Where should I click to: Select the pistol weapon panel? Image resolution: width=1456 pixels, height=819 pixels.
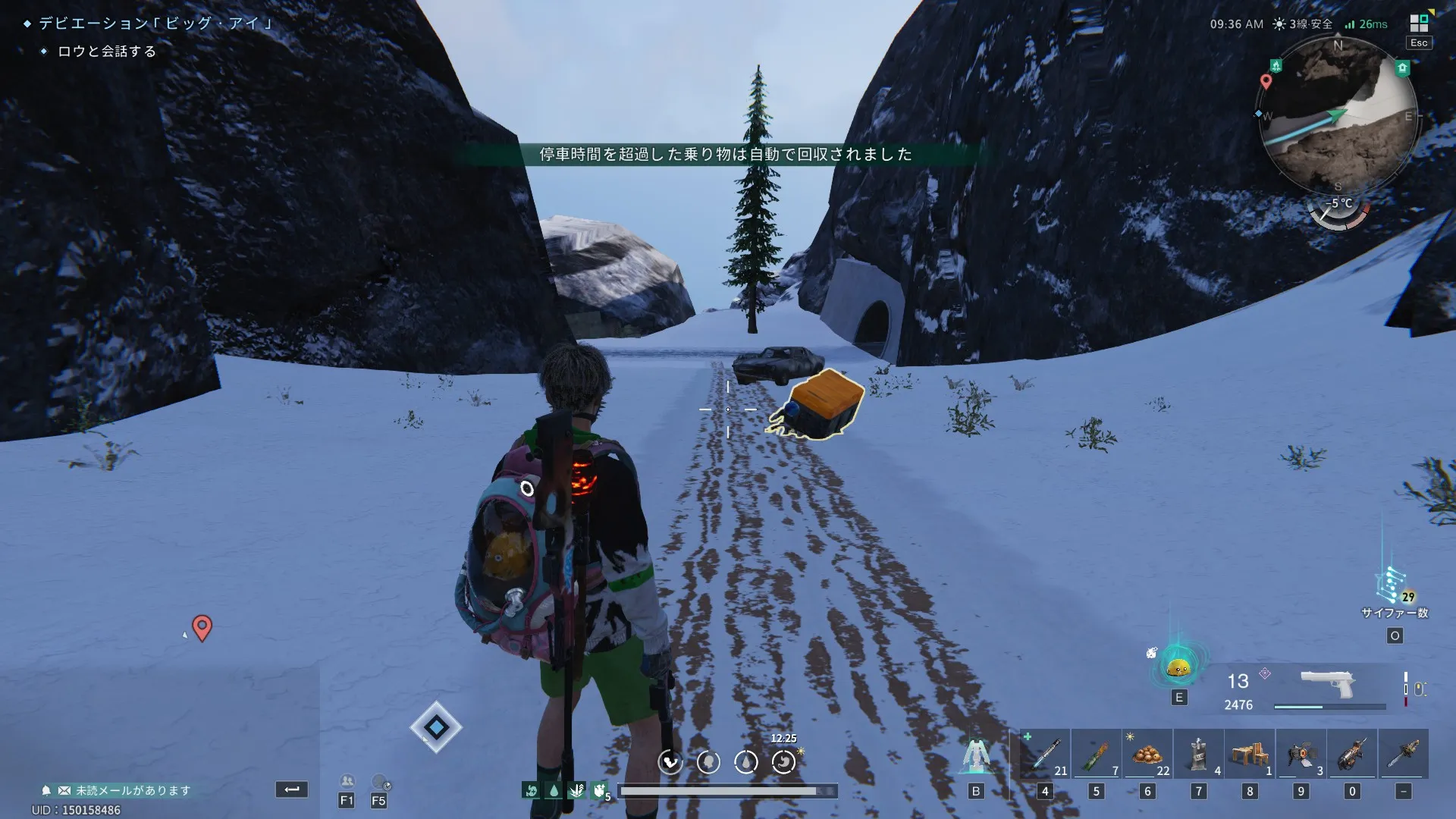coord(1327,685)
